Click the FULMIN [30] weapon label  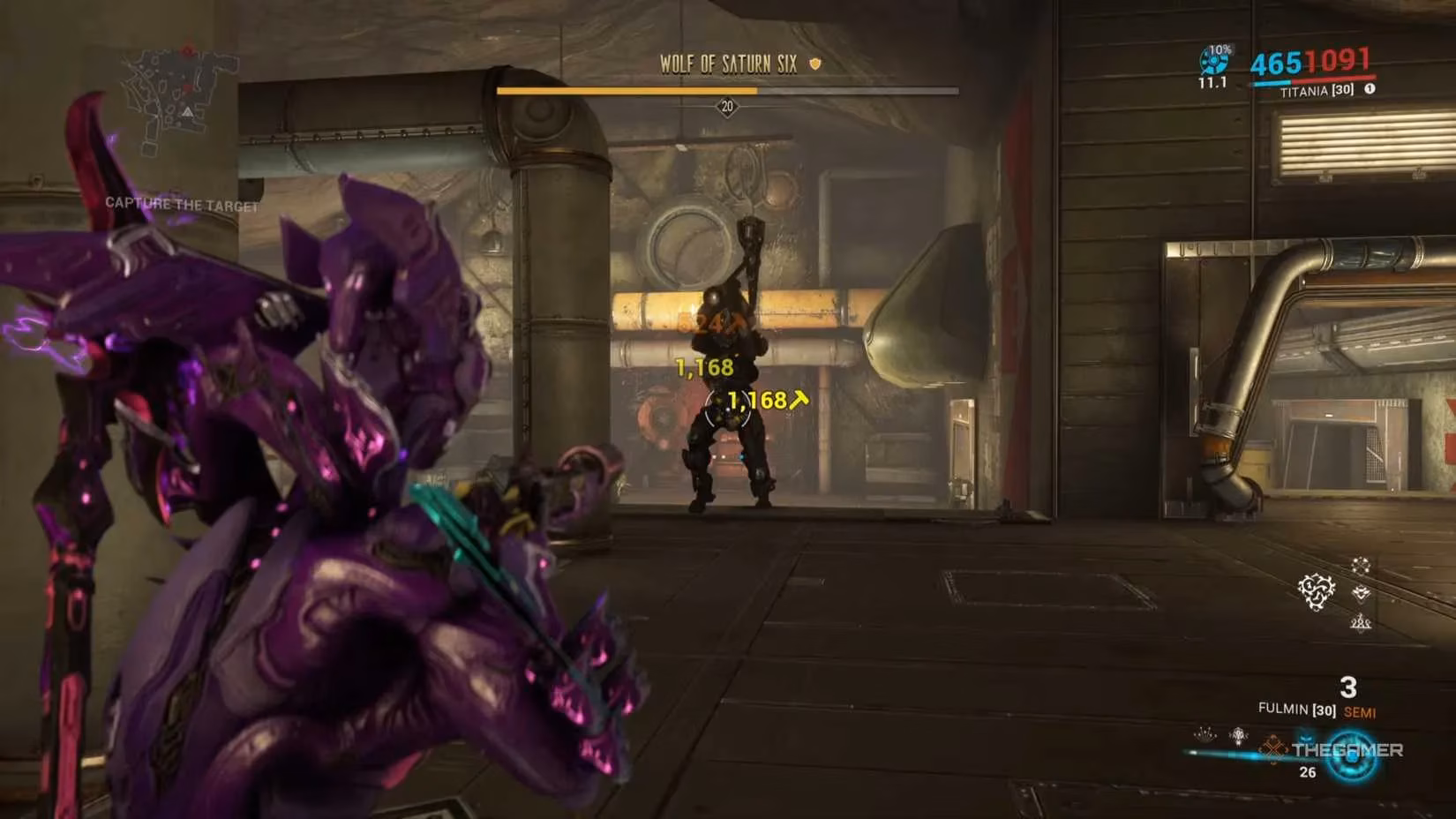tap(1297, 709)
